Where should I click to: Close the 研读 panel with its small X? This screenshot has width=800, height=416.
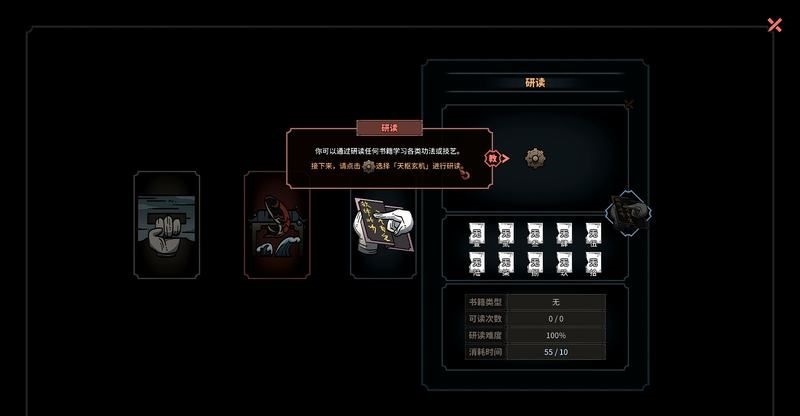pyautogui.click(x=628, y=103)
